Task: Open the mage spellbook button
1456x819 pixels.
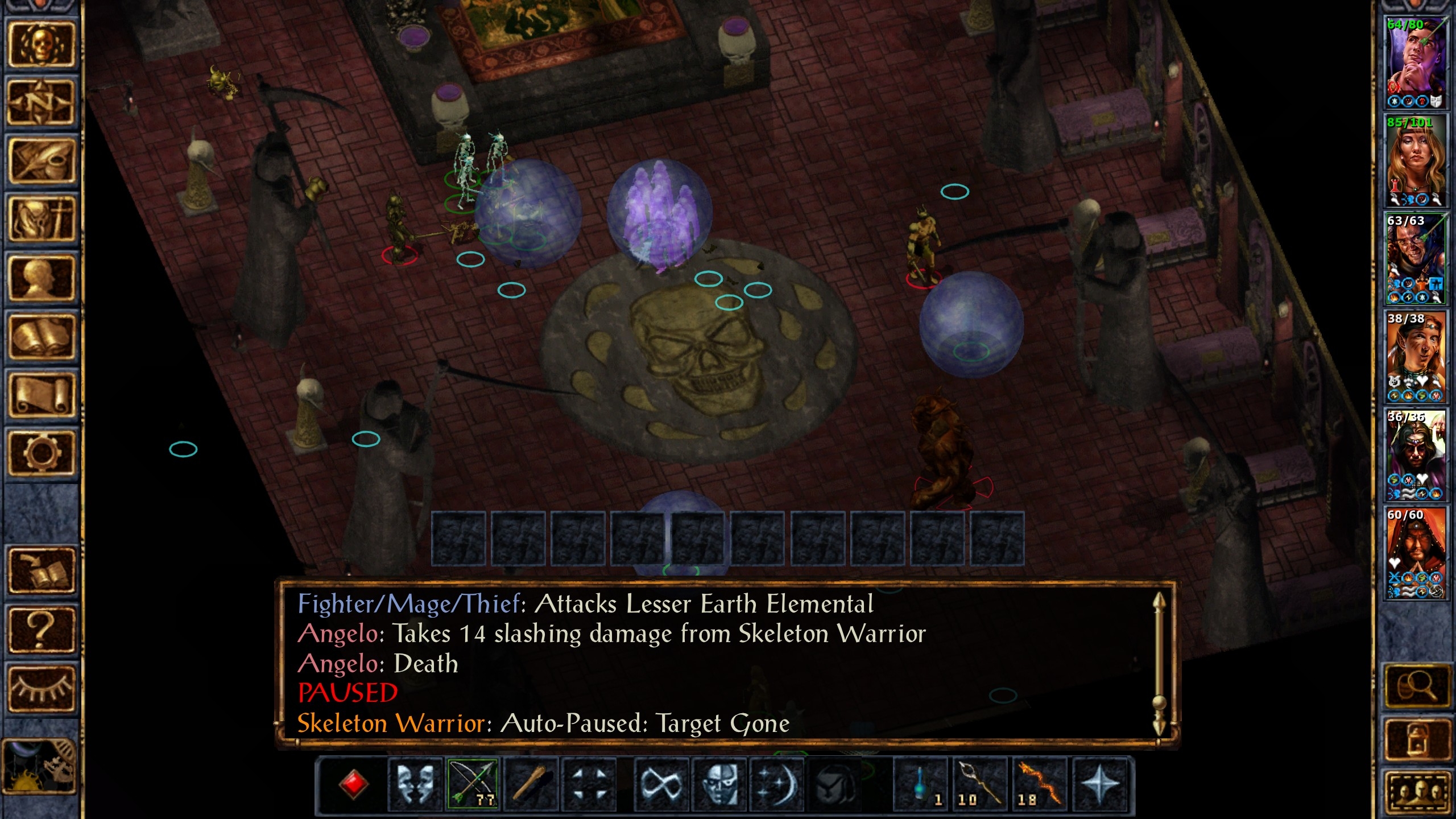Action: pyautogui.click(x=41, y=337)
